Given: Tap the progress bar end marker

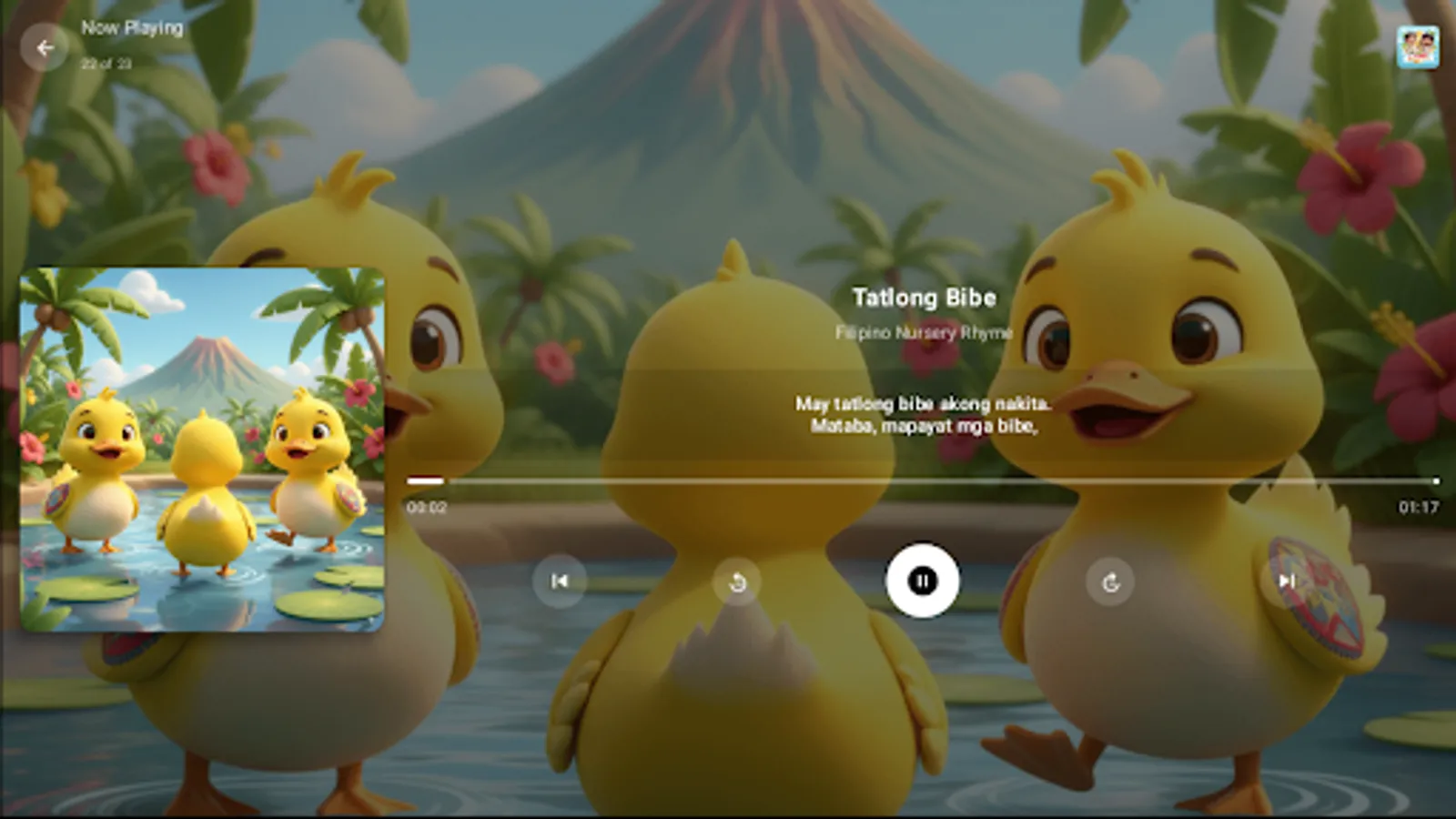Looking at the screenshot, I should click(1434, 480).
